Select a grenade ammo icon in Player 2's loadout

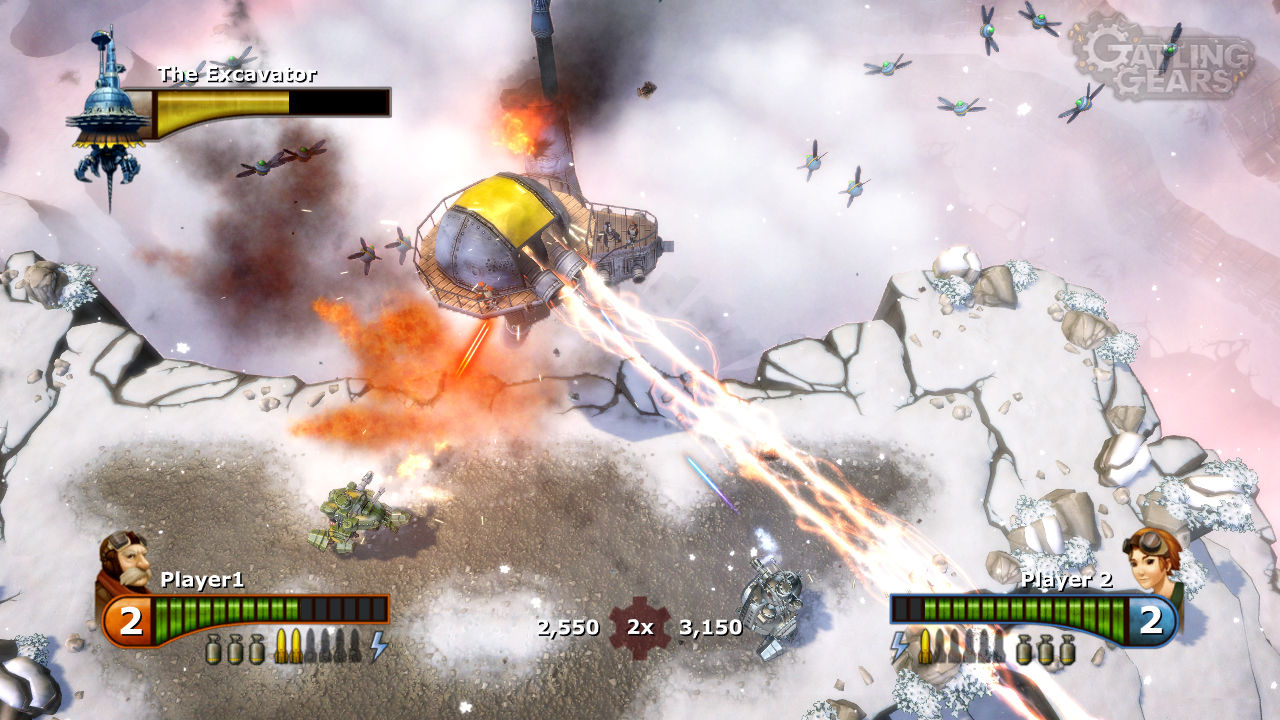click(x=1045, y=650)
